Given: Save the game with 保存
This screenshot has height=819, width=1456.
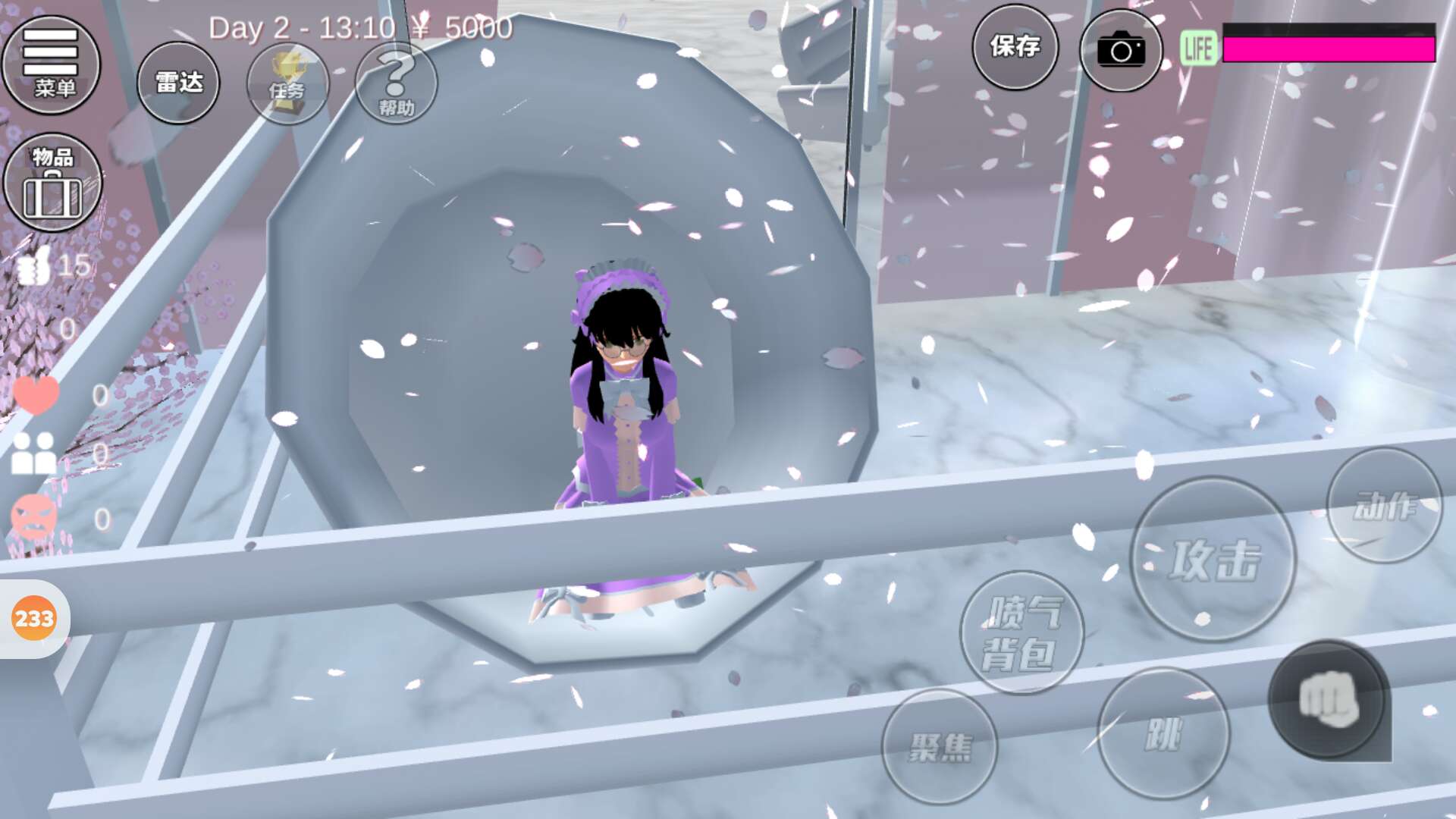Looking at the screenshot, I should pyautogui.click(x=1015, y=48).
